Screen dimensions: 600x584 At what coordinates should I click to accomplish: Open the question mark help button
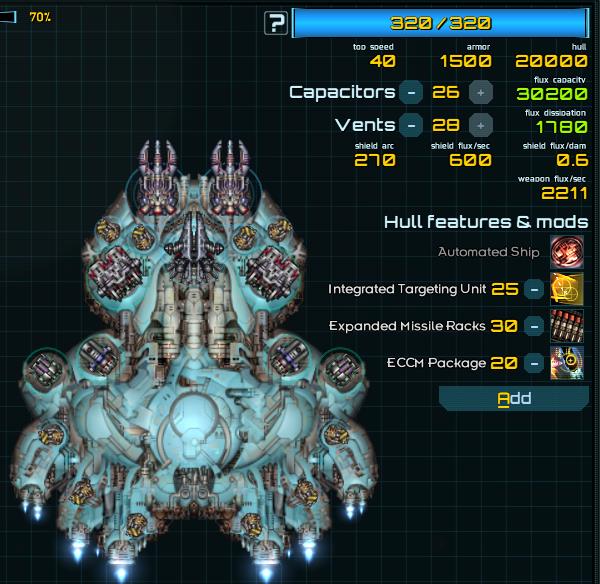276,23
